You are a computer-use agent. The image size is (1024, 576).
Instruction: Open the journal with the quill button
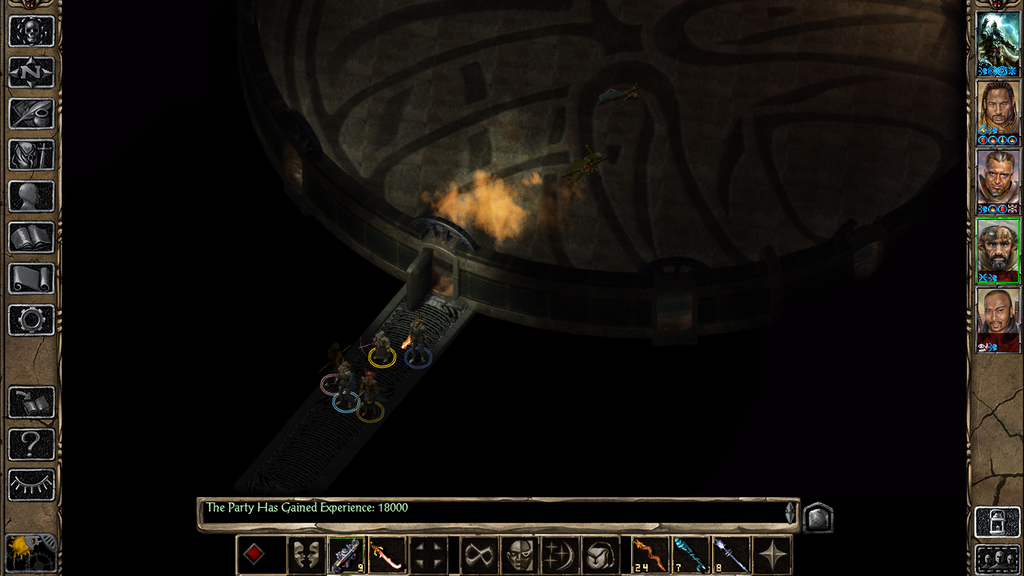(31, 113)
